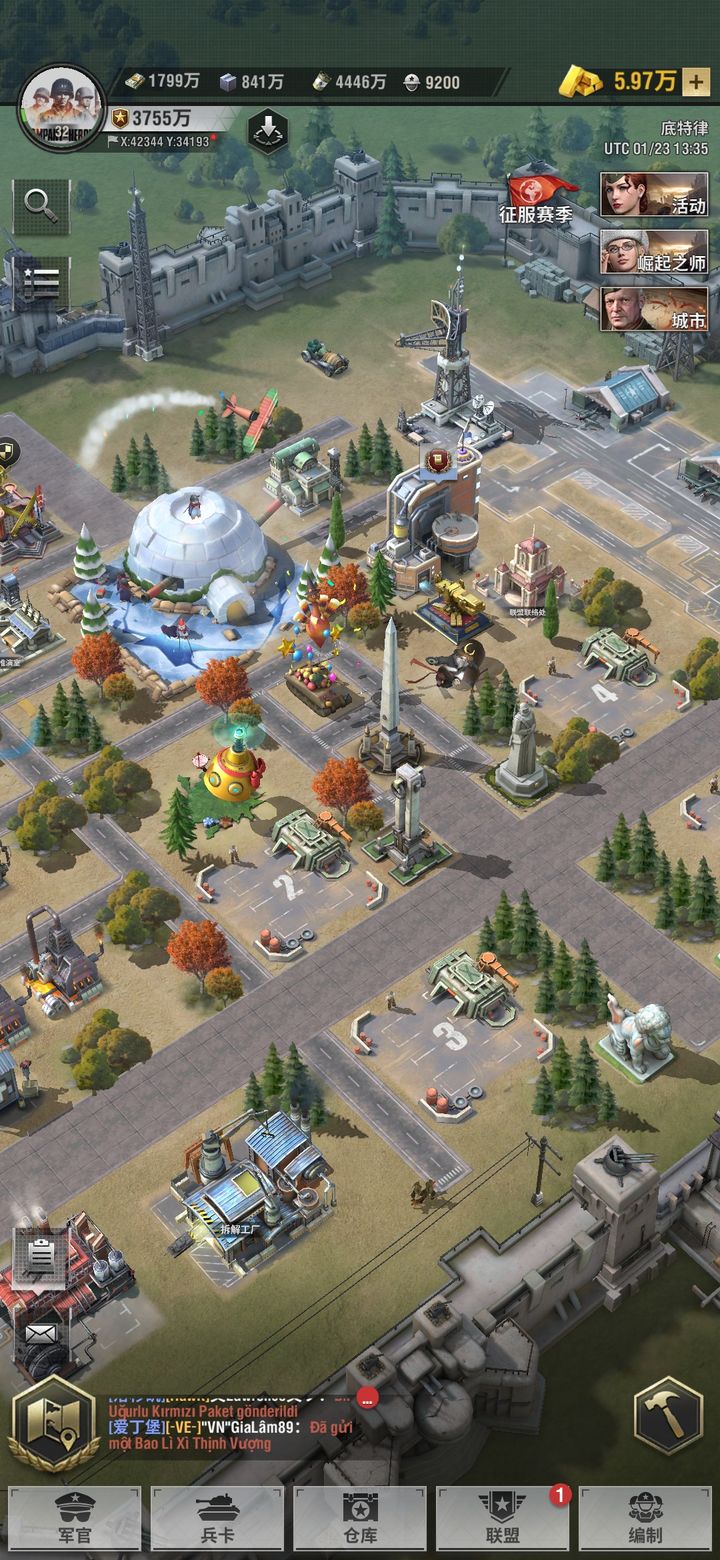
Task: Tap the download arrow icon
Action: pos(267,131)
